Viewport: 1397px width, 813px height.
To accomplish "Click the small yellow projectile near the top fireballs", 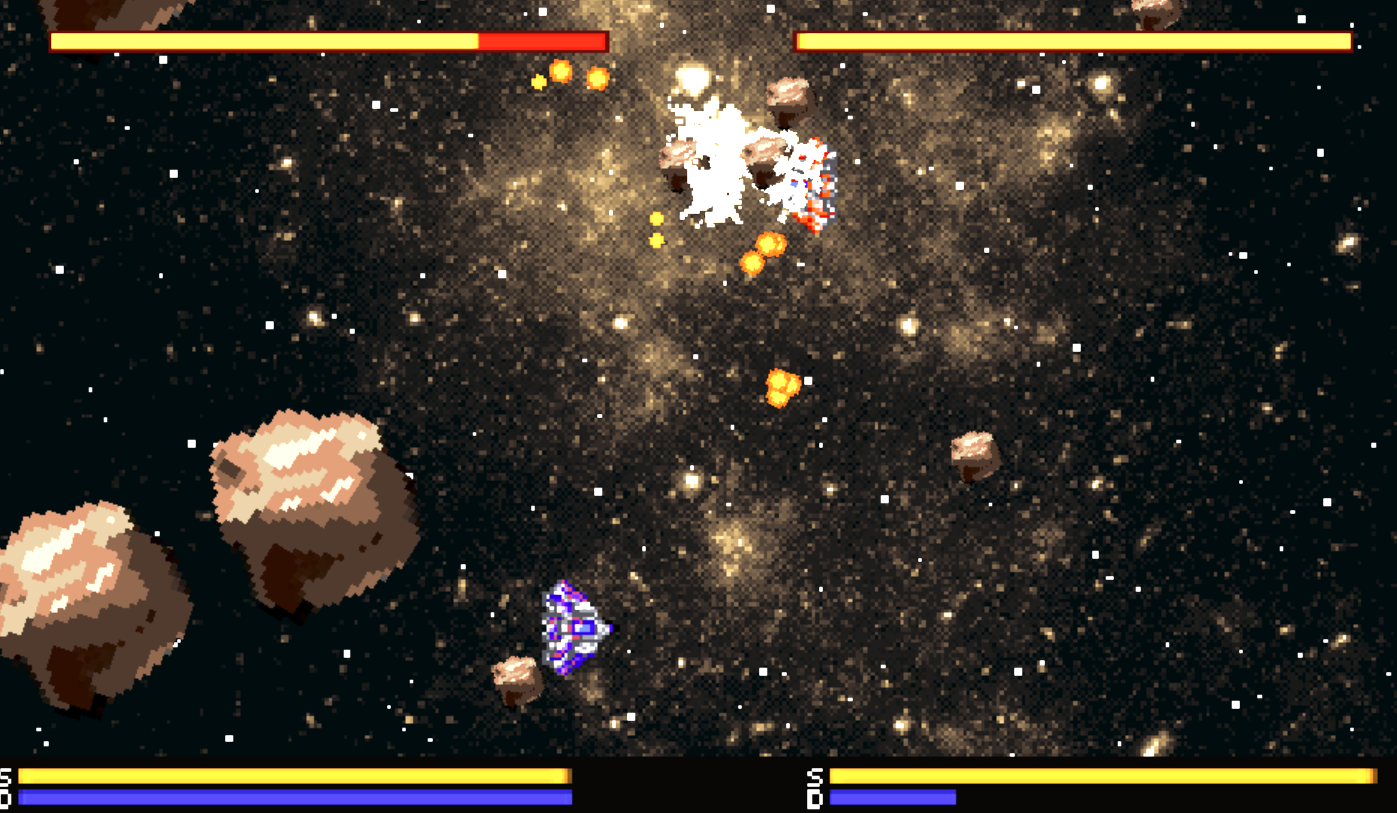I will [x=540, y=80].
